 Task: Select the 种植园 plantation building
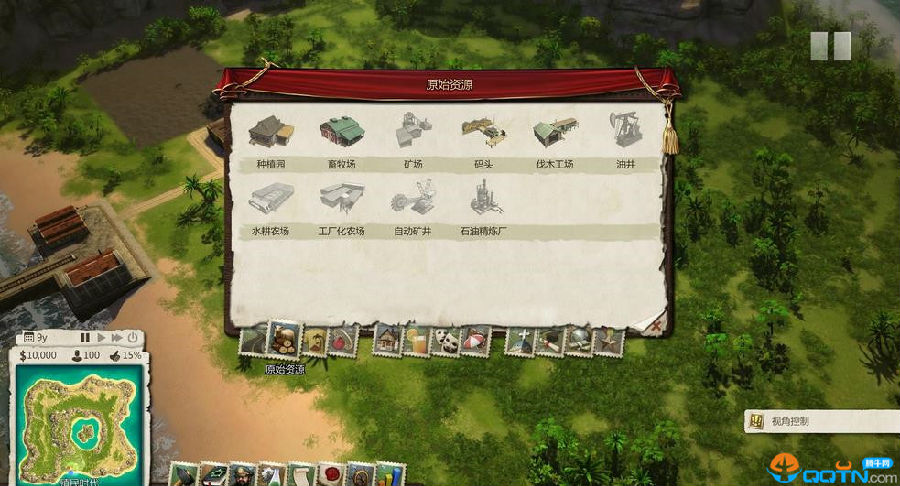tap(268, 133)
